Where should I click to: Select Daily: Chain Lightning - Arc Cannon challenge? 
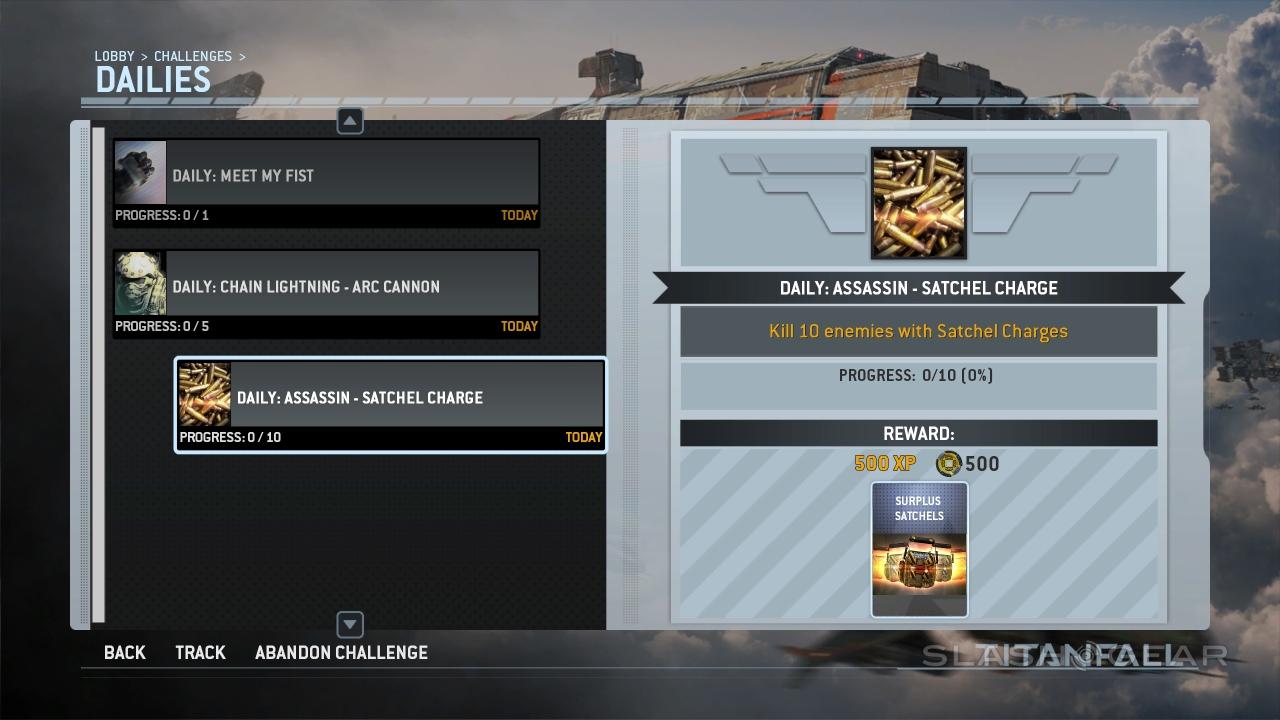coord(326,293)
